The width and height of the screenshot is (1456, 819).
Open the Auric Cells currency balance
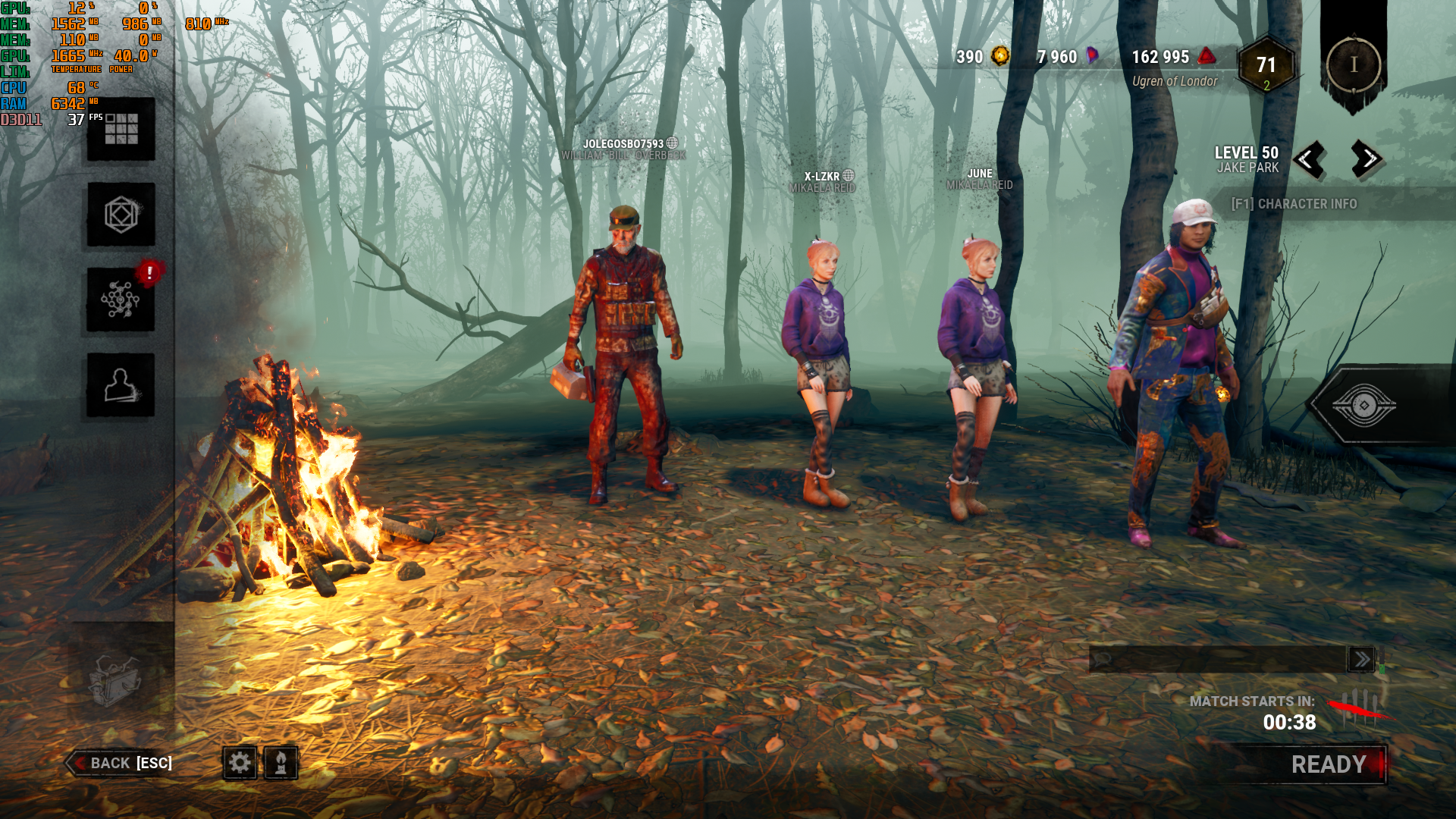point(983,57)
